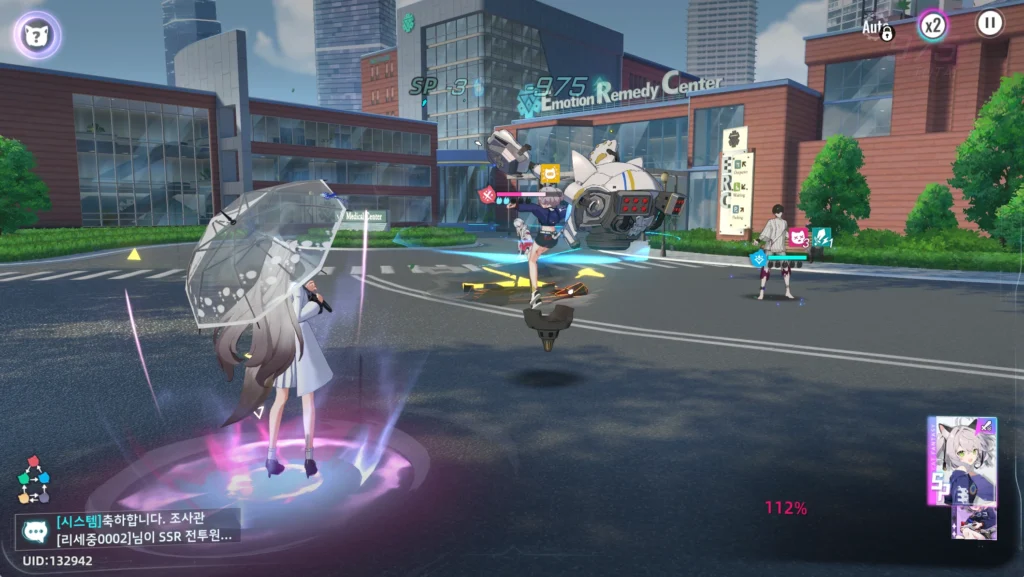Viewport: 1024px width, 577px height.
Task: Open the element affinity chart icon
Action: 33,481
